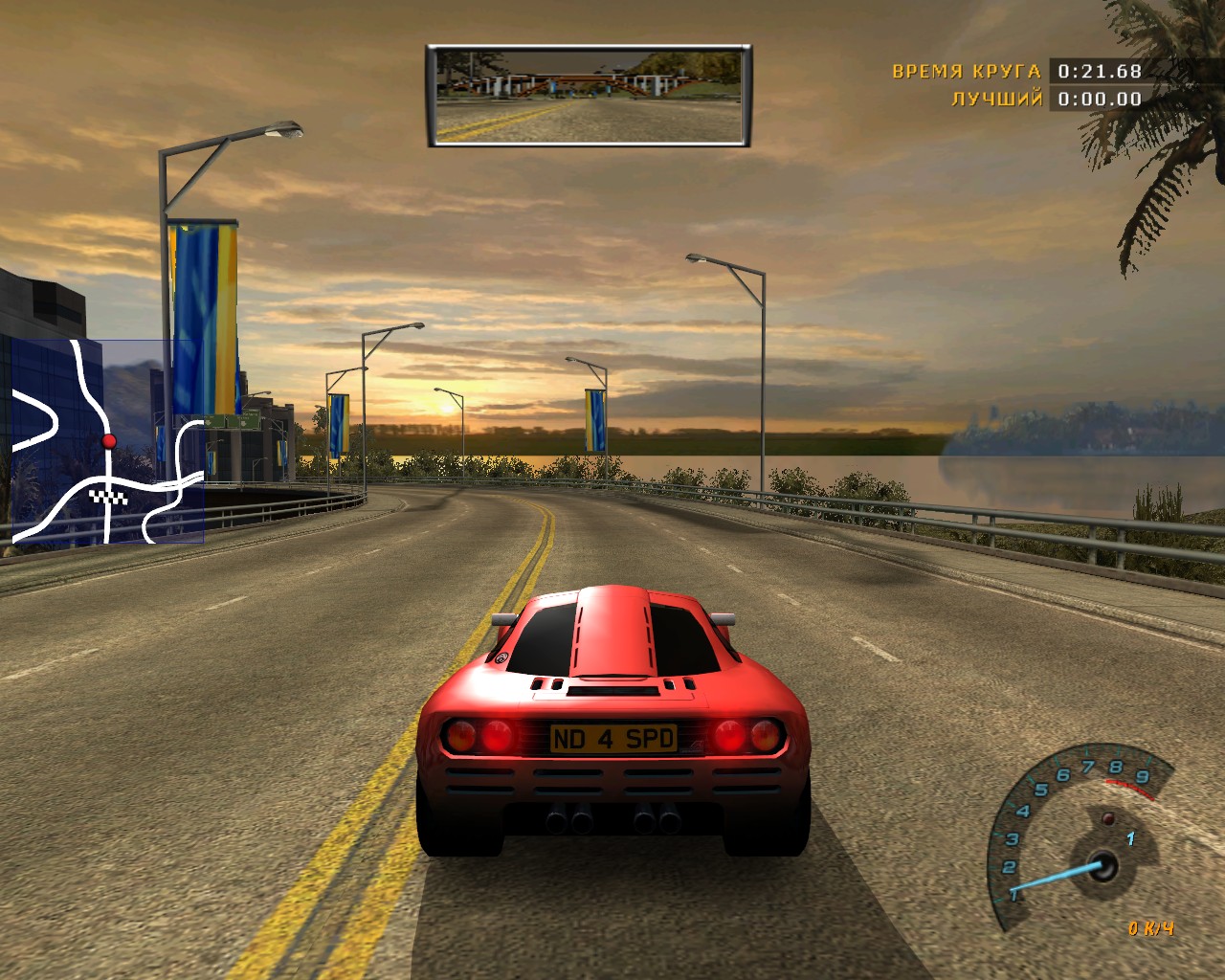Click the track minimap
The width and height of the screenshot is (1225, 980).
click(107, 441)
